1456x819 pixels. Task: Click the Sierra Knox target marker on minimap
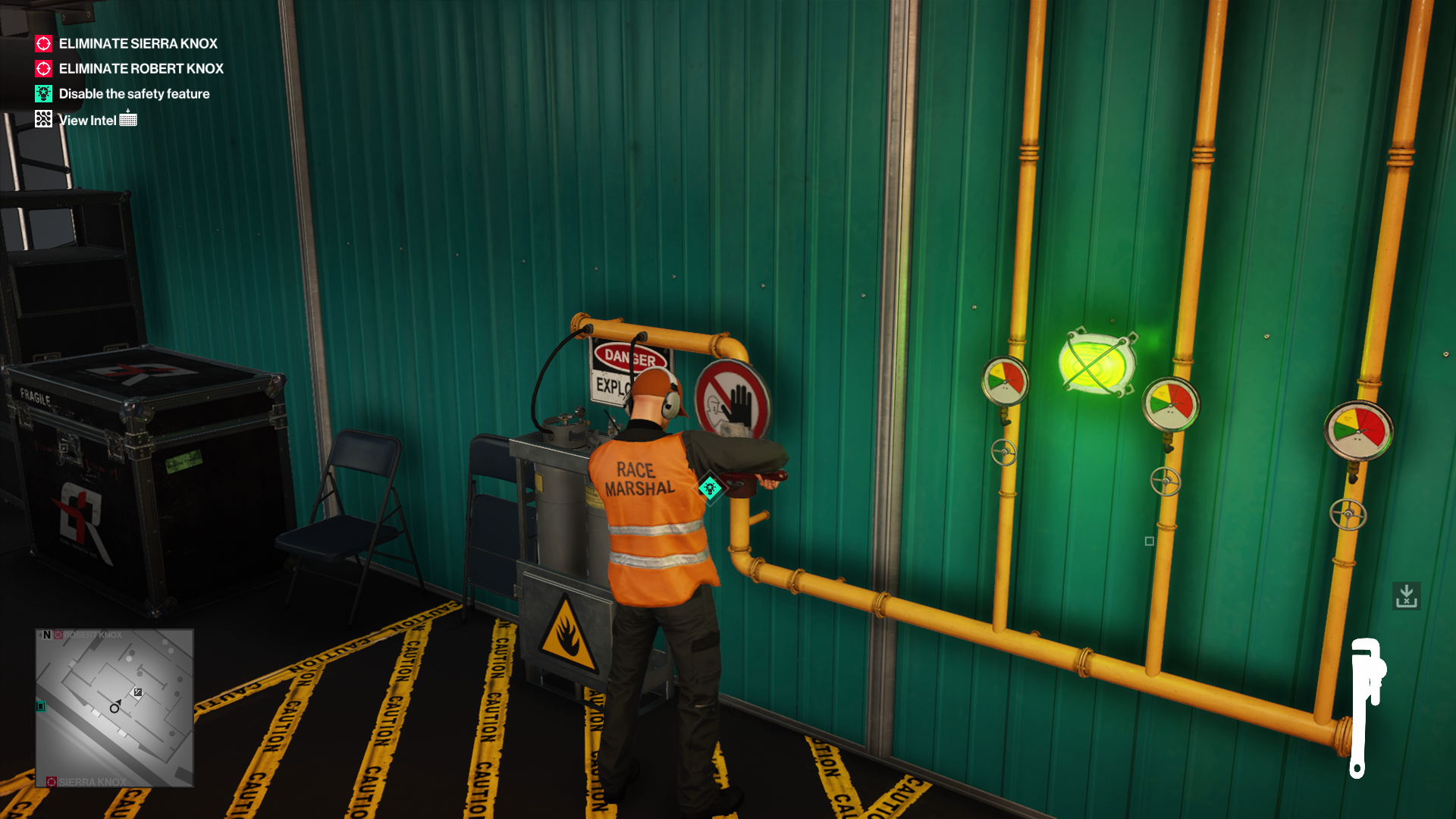[x=52, y=782]
